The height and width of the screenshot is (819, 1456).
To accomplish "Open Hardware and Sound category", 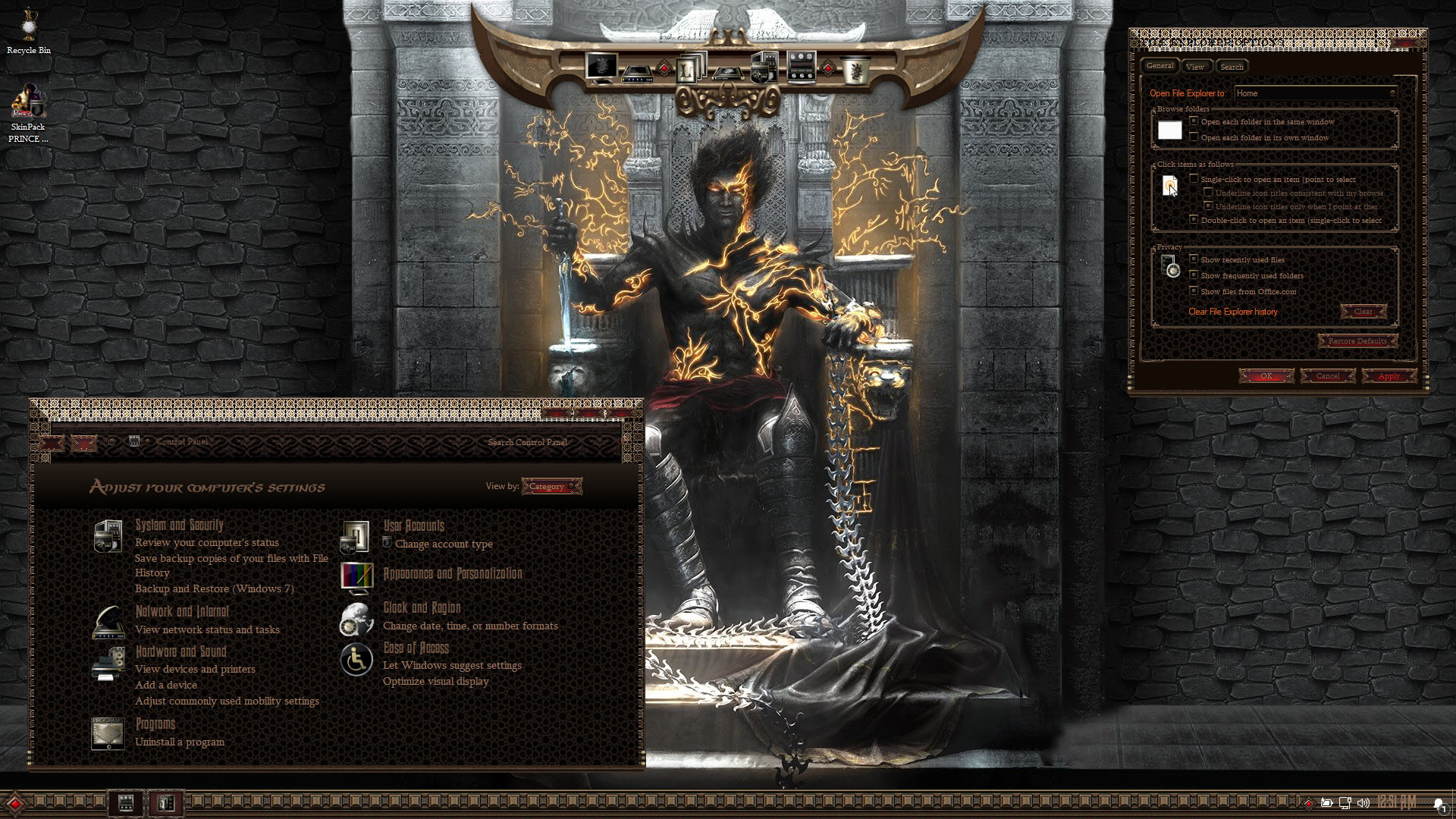I will pos(180,651).
